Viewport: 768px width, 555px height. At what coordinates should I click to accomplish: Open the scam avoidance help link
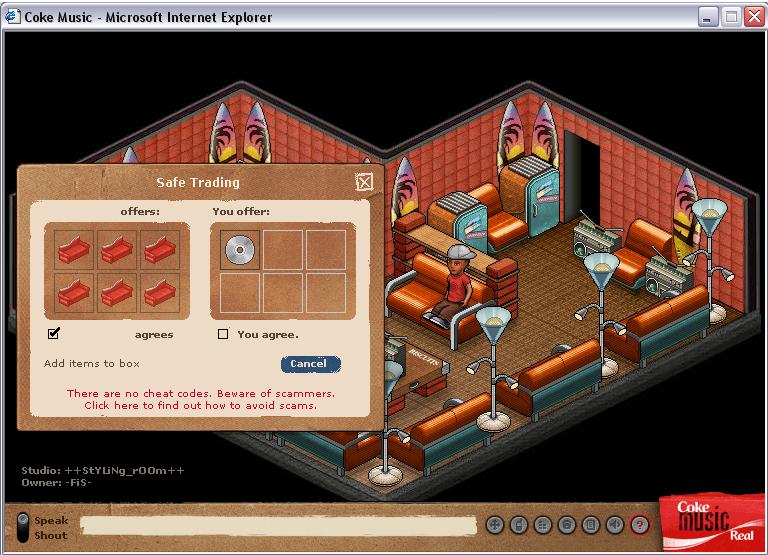[x=200, y=406]
